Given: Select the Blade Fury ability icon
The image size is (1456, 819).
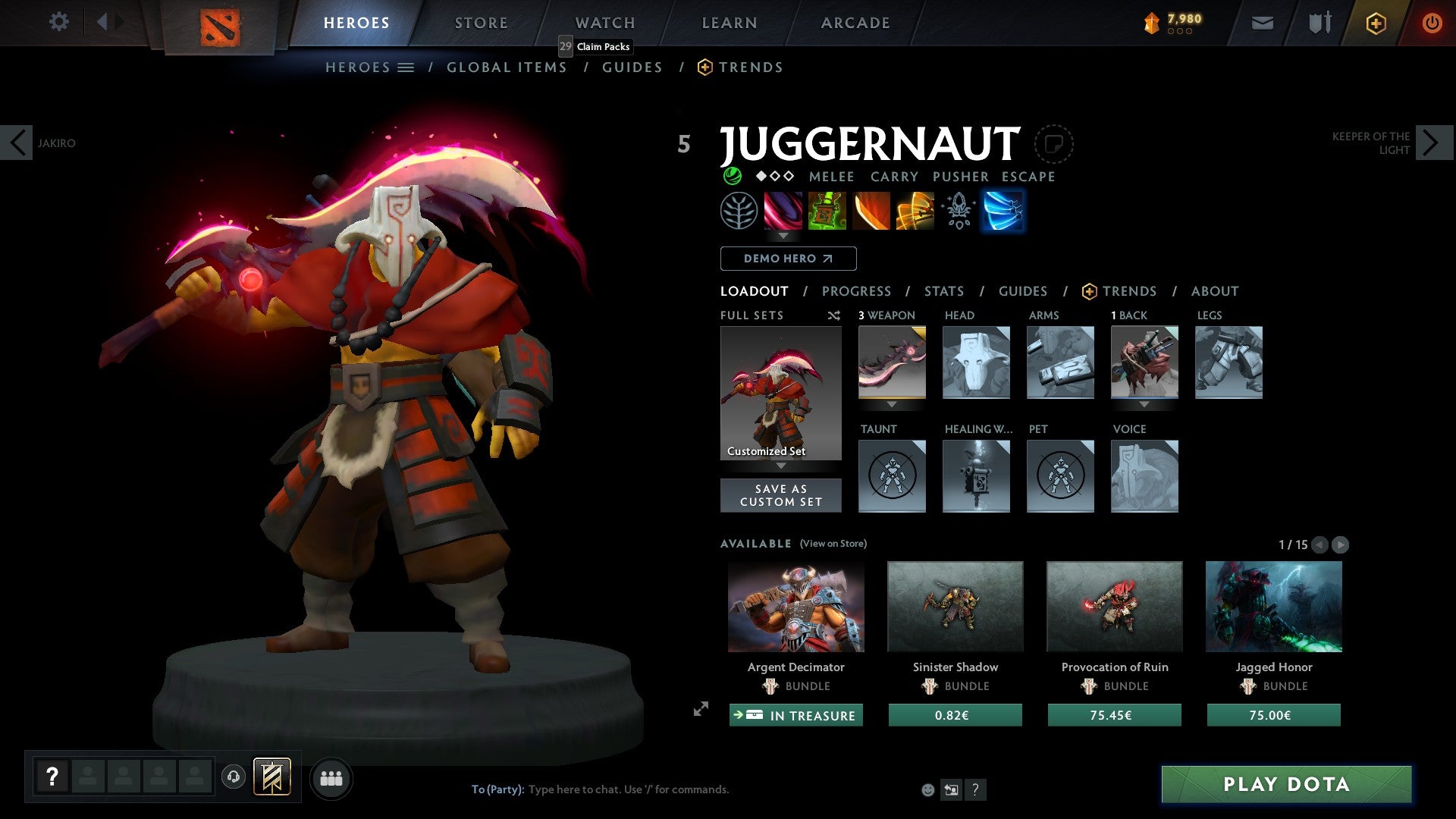Looking at the screenshot, I should 783,211.
